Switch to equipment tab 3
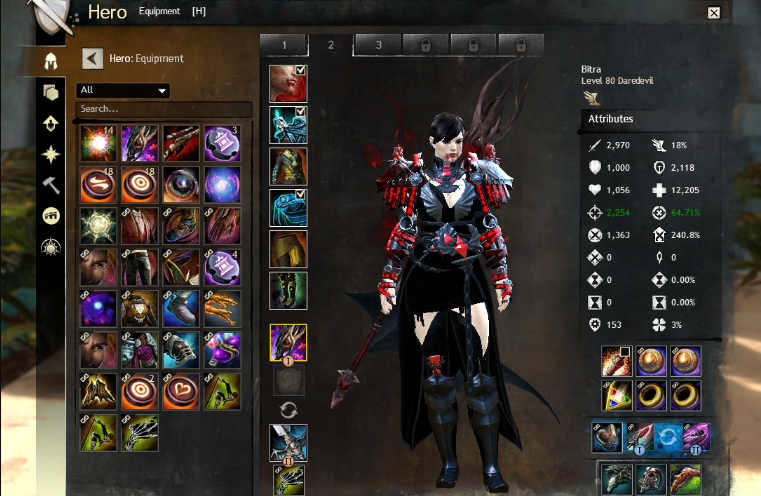This screenshot has height=496, width=761. (379, 45)
